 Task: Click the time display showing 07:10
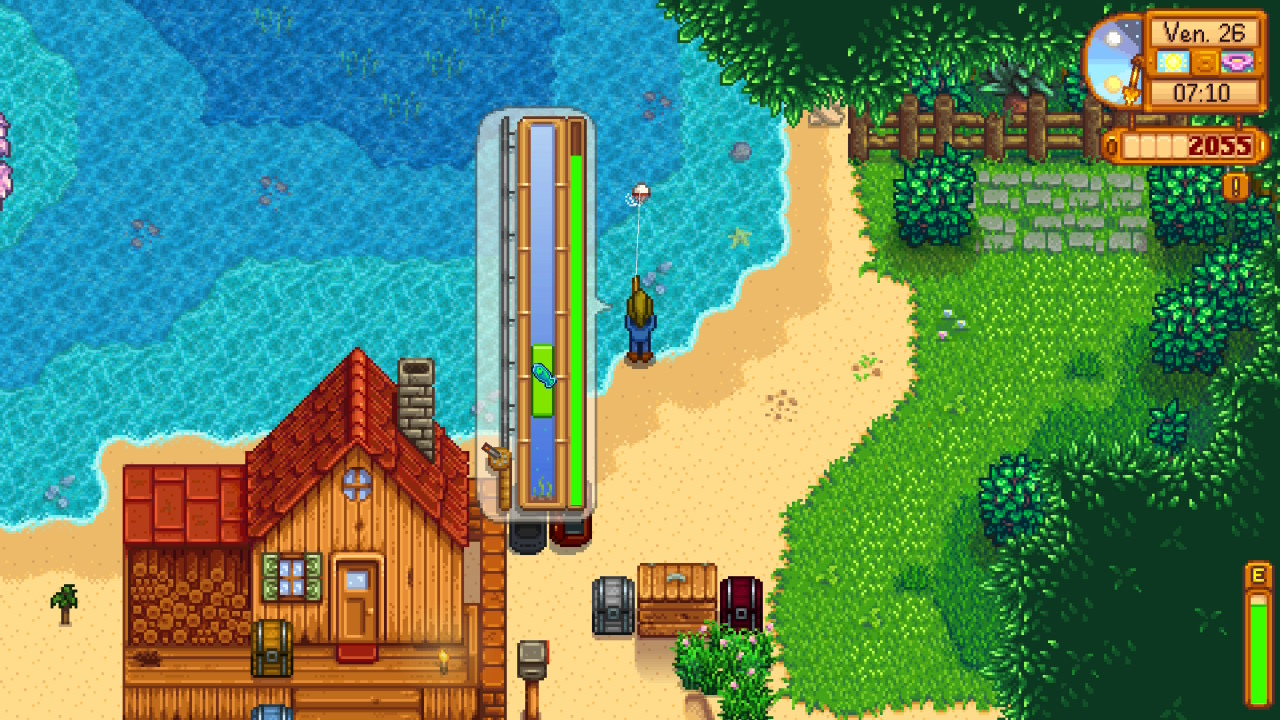click(x=1203, y=93)
